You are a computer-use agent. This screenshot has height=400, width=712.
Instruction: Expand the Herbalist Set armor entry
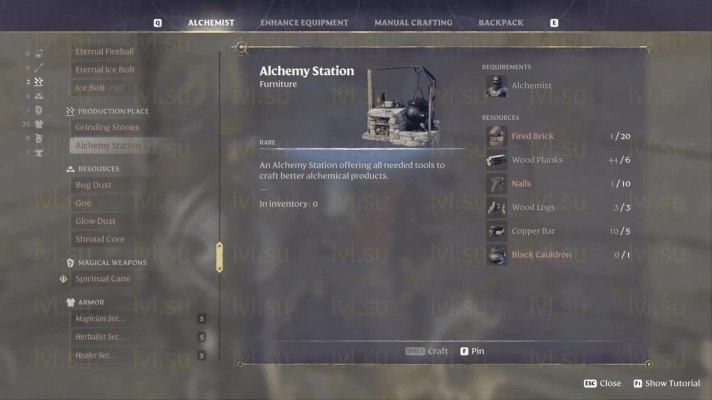coord(100,337)
